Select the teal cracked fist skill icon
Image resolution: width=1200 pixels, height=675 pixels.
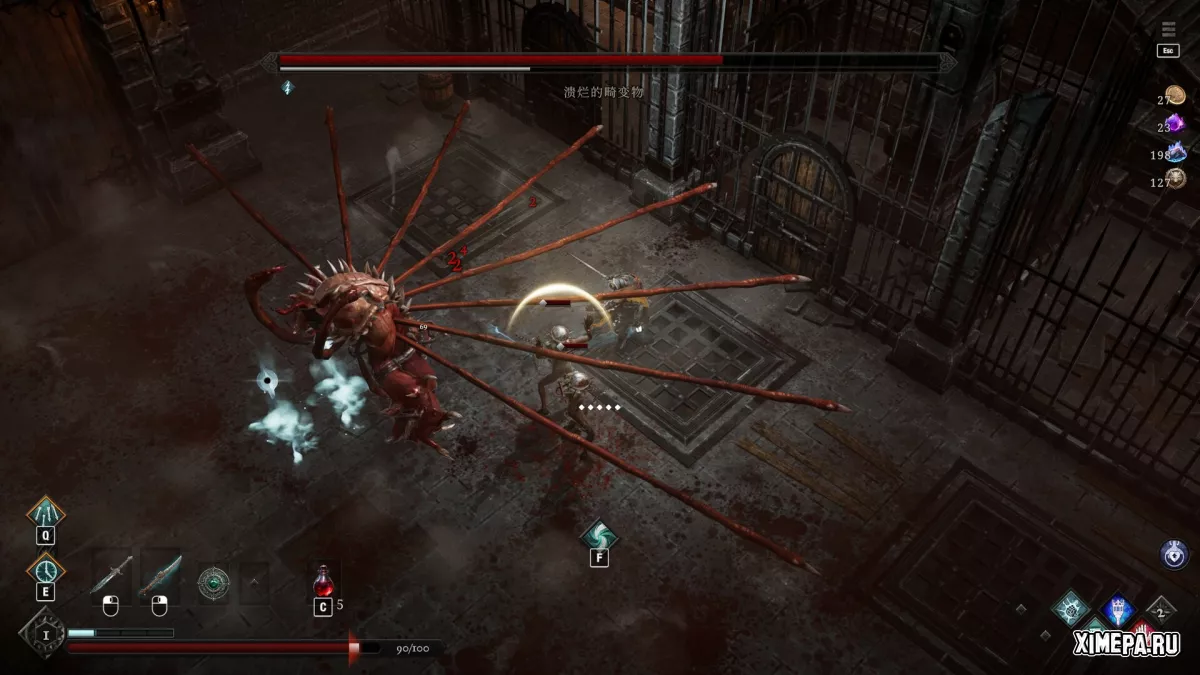tap(1071, 607)
